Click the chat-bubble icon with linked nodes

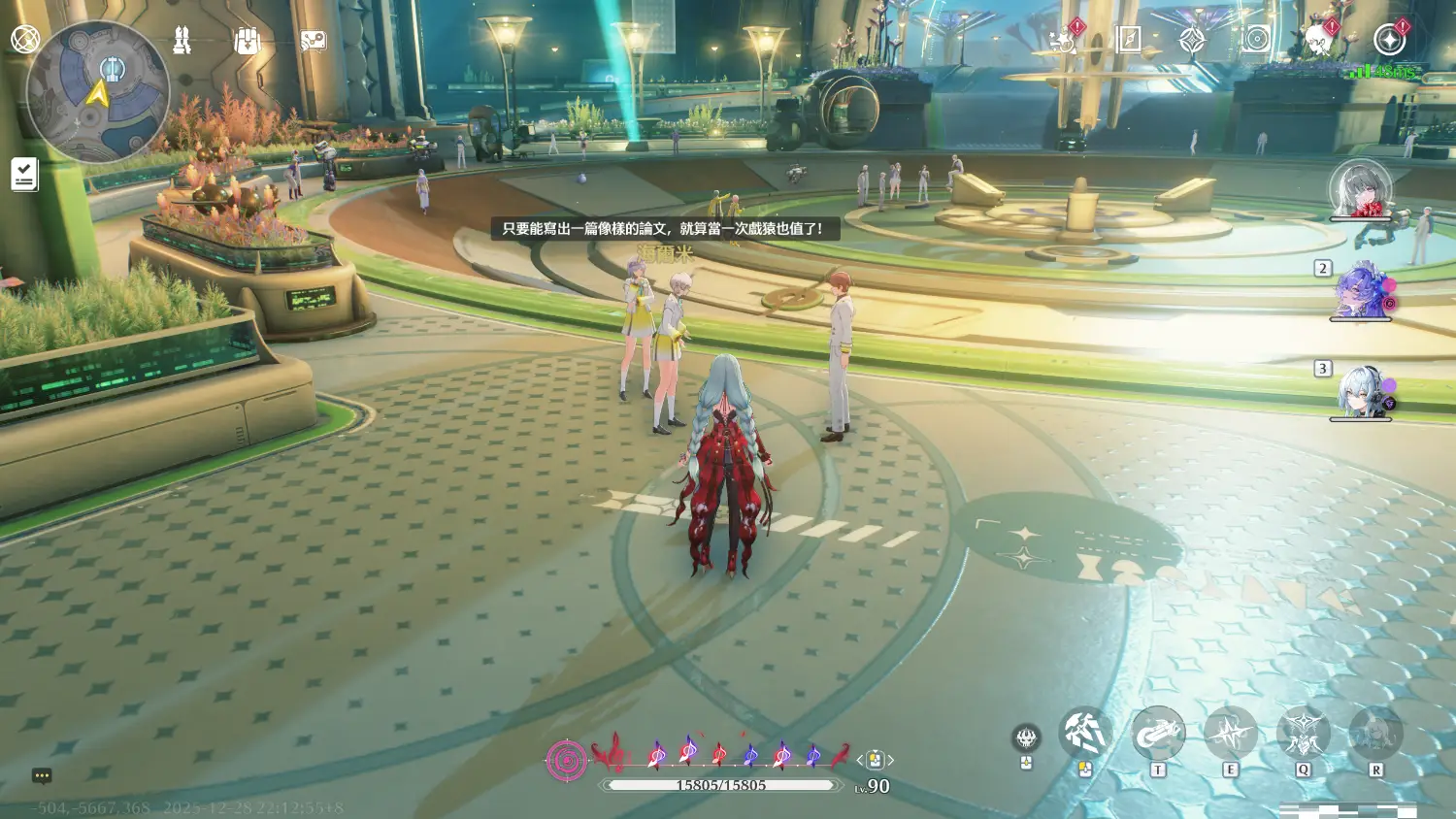coord(313,41)
